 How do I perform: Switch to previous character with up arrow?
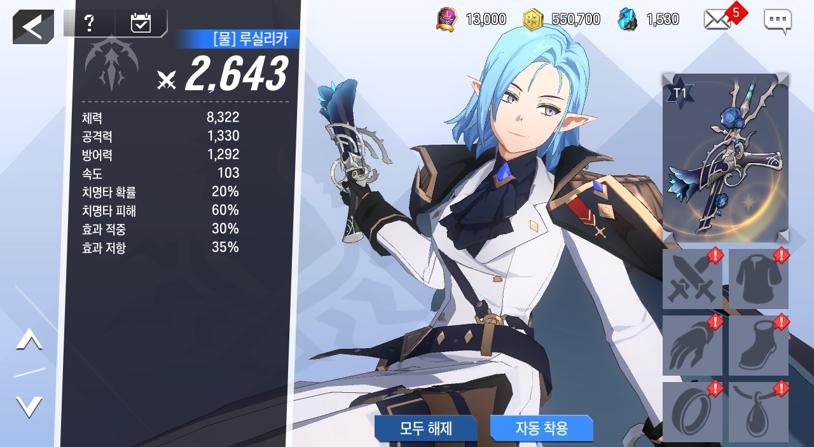pyautogui.click(x=29, y=340)
